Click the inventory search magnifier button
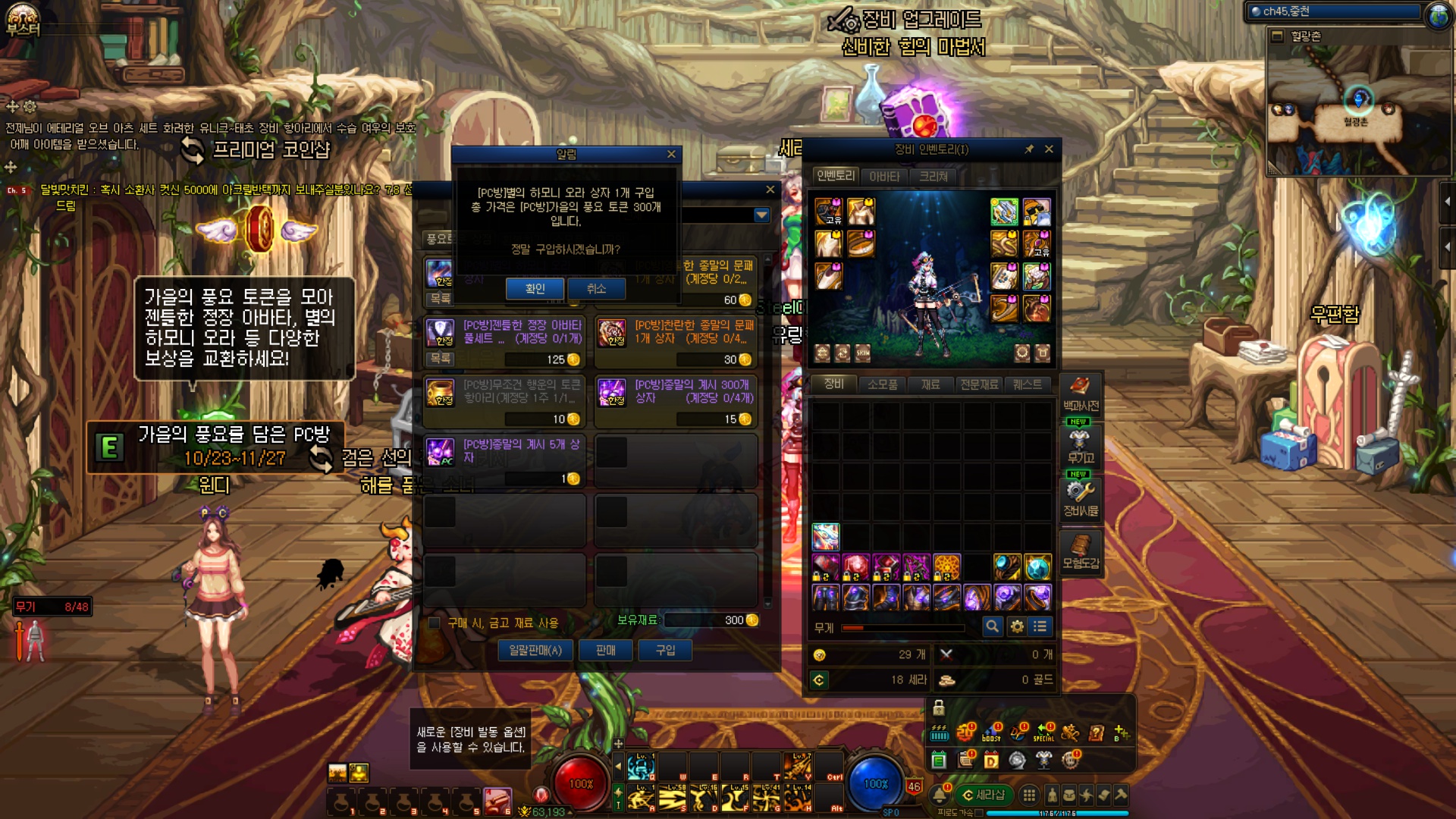Image resolution: width=1456 pixels, height=819 pixels. pyautogui.click(x=992, y=626)
